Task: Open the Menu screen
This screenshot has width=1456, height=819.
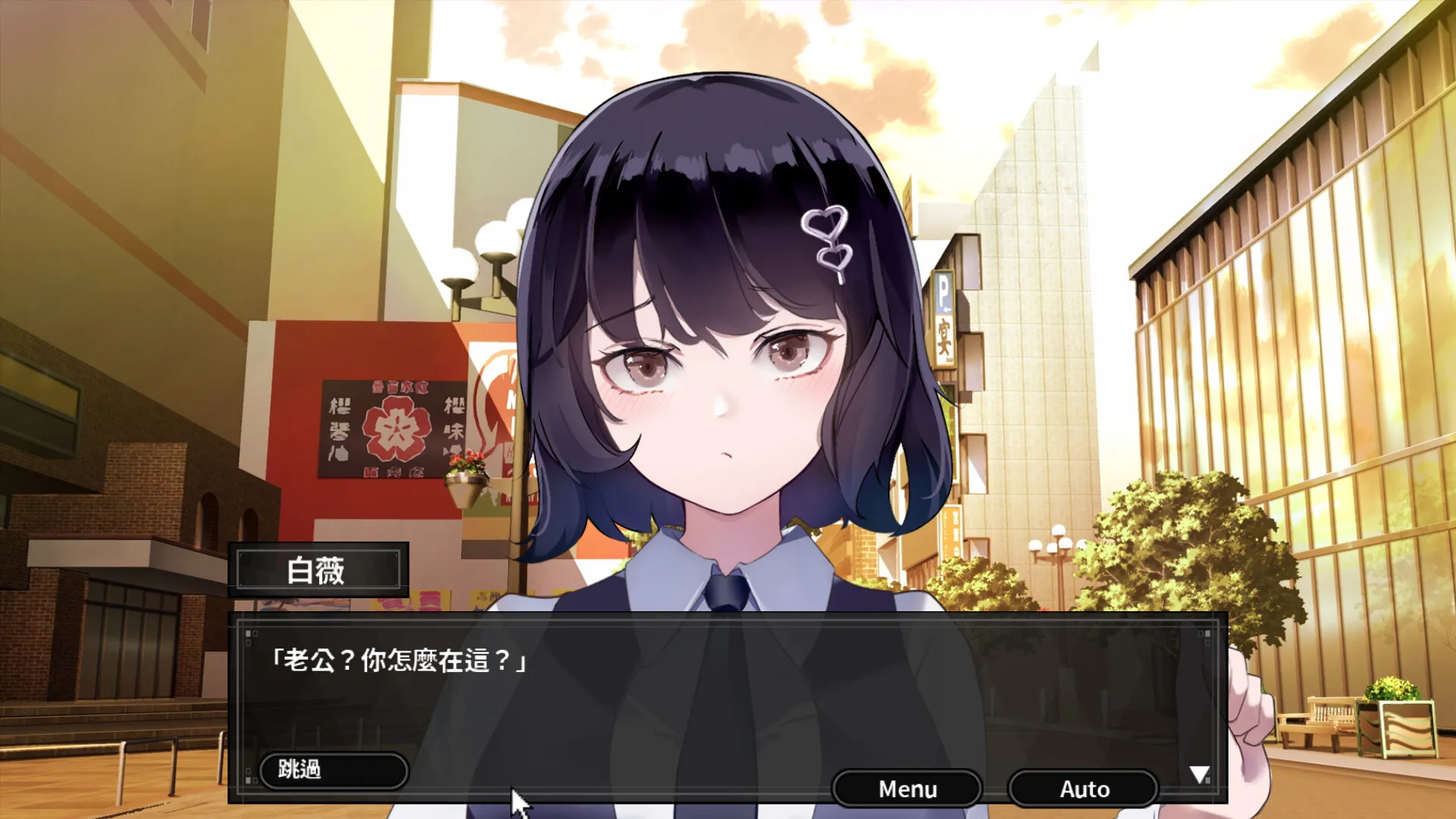Action: point(906,789)
